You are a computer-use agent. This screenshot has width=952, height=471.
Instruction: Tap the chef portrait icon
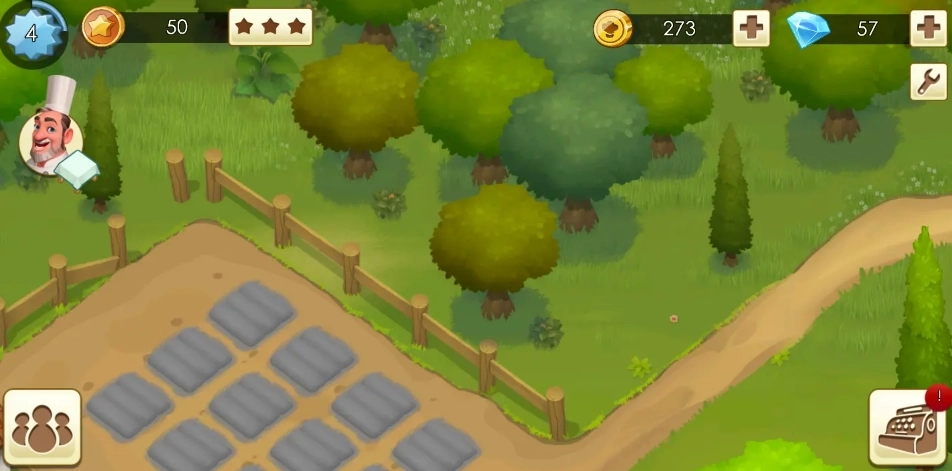coord(50,139)
